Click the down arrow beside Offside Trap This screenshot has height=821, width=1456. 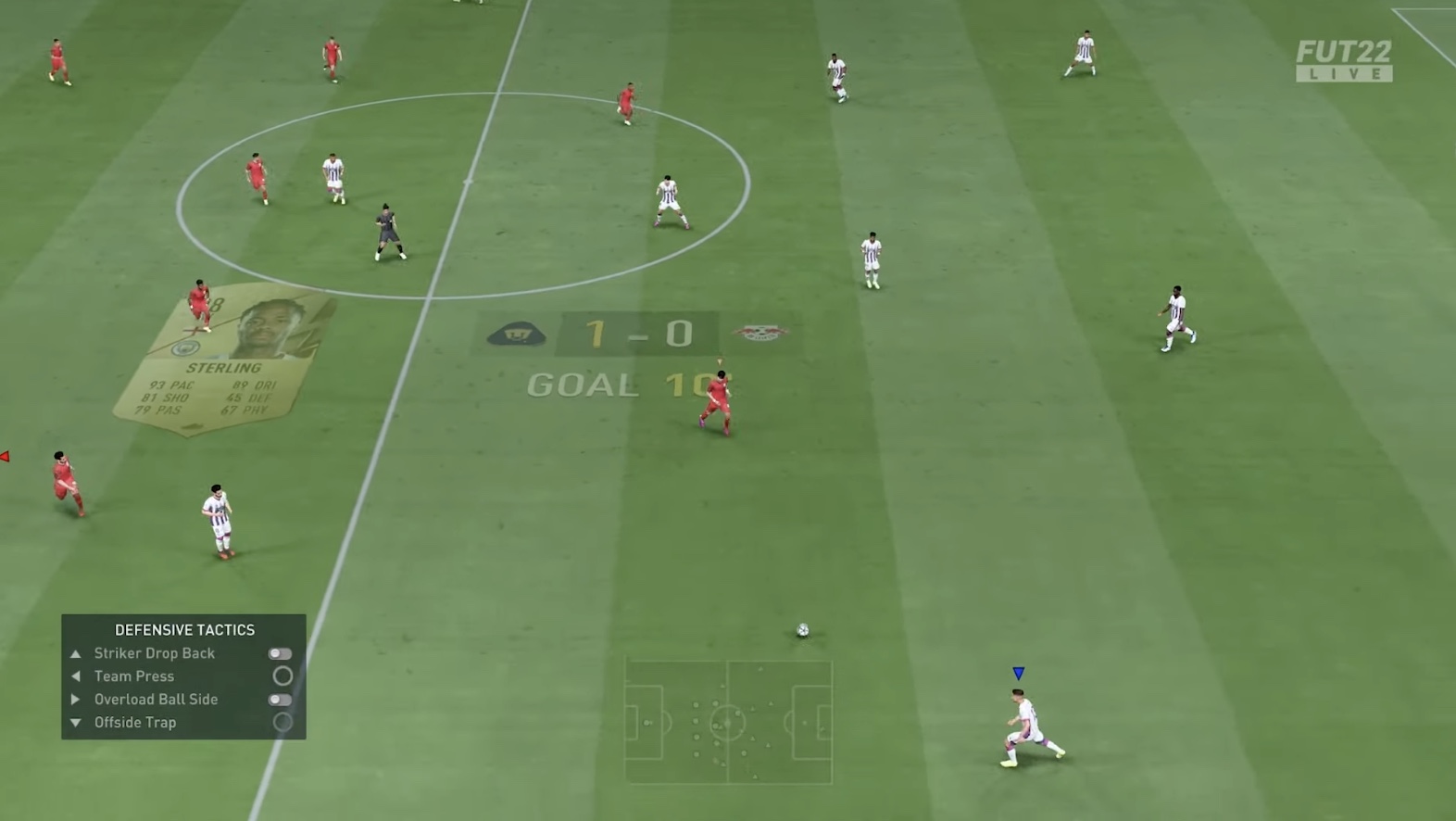tap(76, 723)
